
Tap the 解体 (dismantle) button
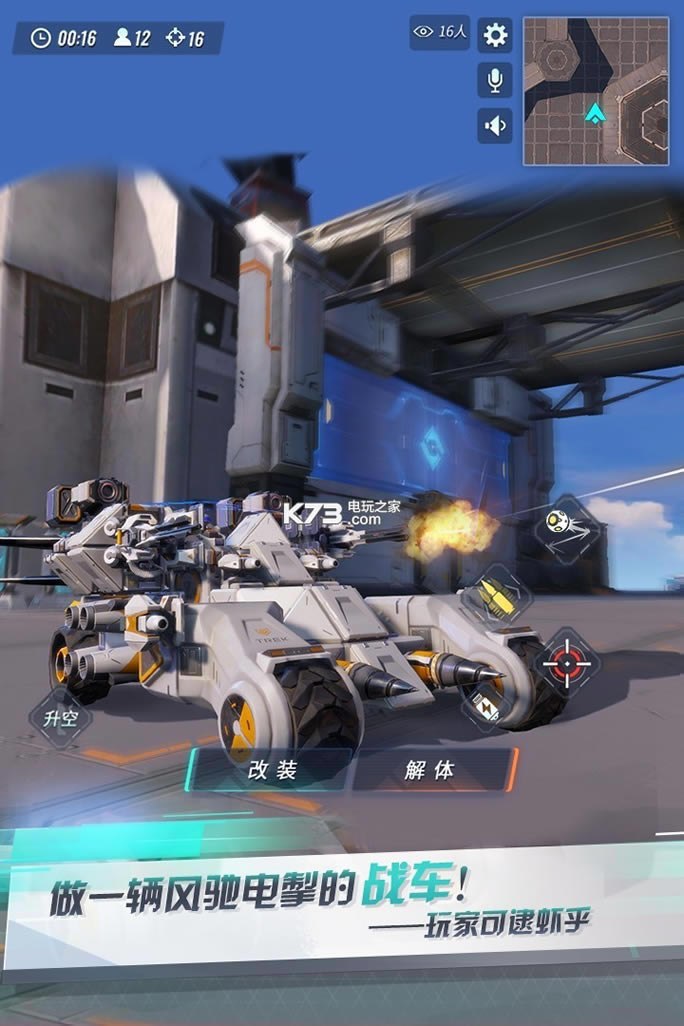pos(431,770)
